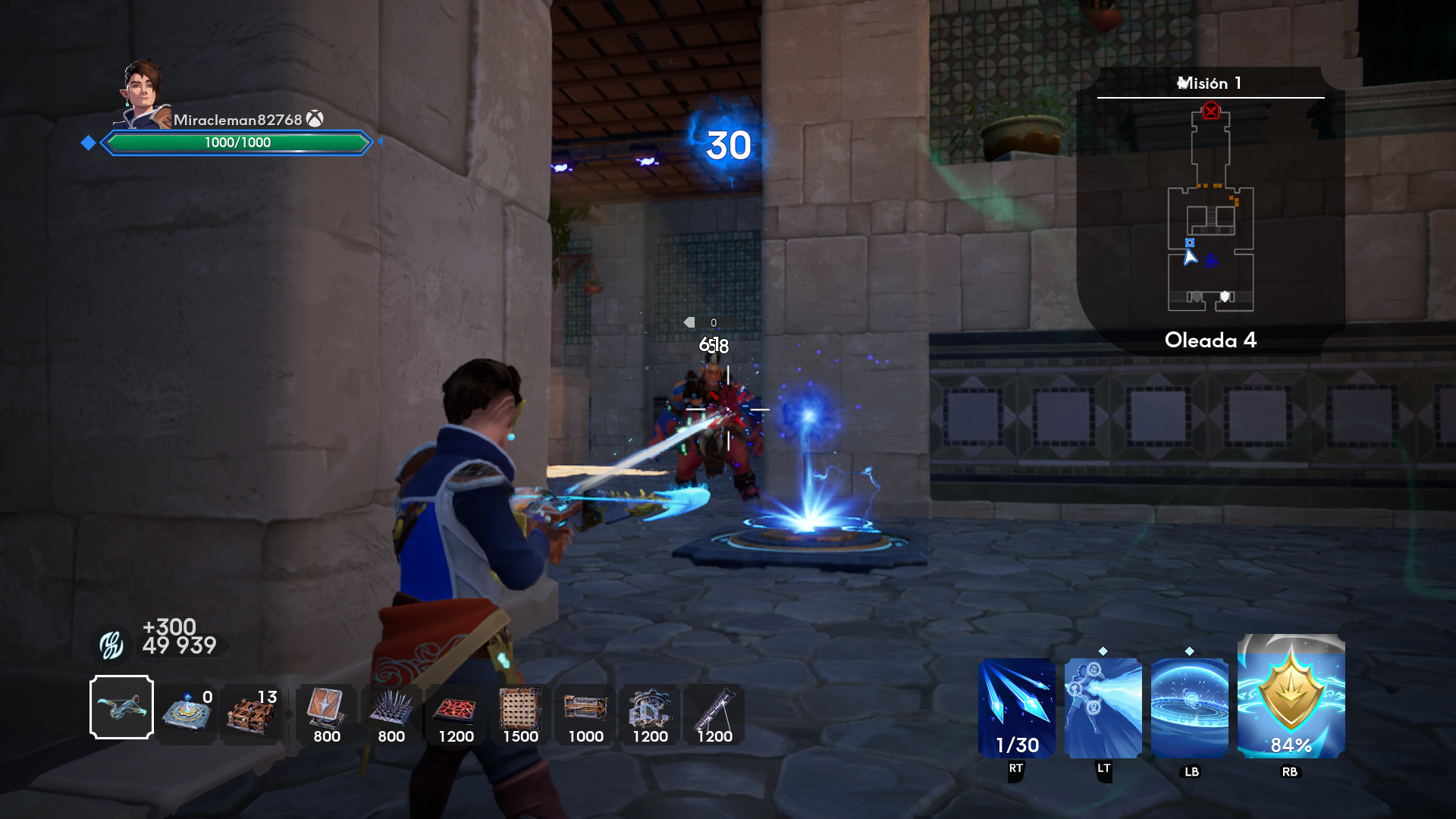Screen dimensions: 1456x819
Task: Pick the tilted arrow panel trap costing 800
Action: pyautogui.click(x=326, y=713)
